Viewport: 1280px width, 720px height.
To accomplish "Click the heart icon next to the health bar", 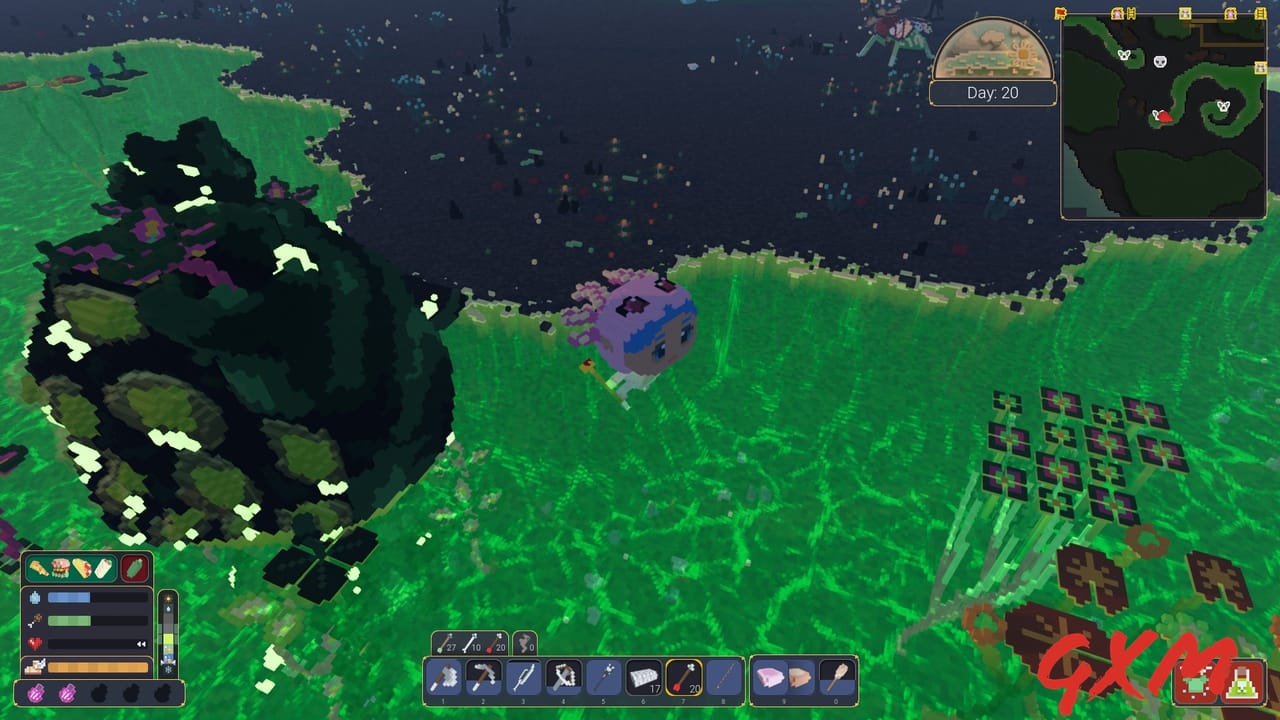I will 33,642.
